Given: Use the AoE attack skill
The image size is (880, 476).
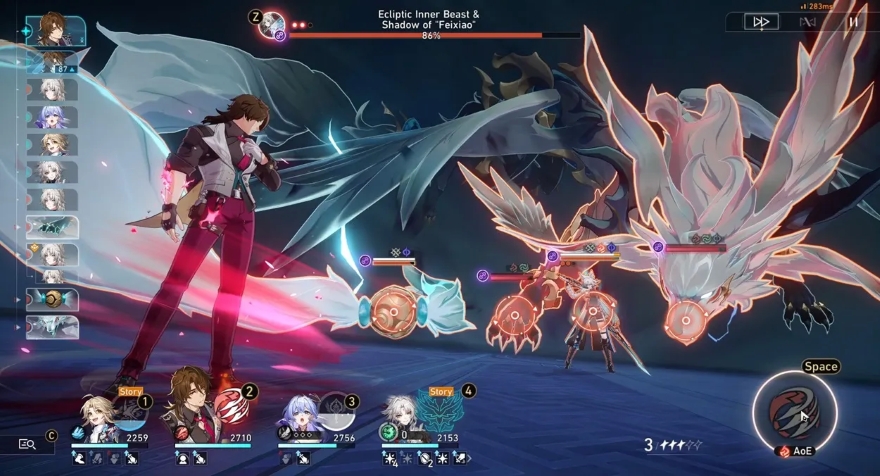Looking at the screenshot, I should coord(794,410).
